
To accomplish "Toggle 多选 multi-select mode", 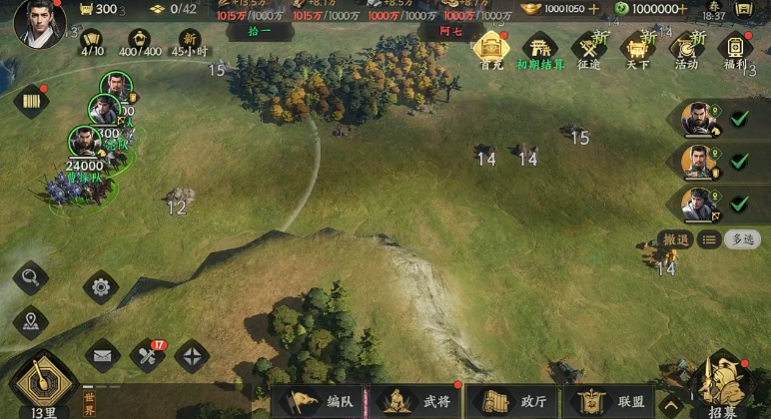I will tap(741, 239).
